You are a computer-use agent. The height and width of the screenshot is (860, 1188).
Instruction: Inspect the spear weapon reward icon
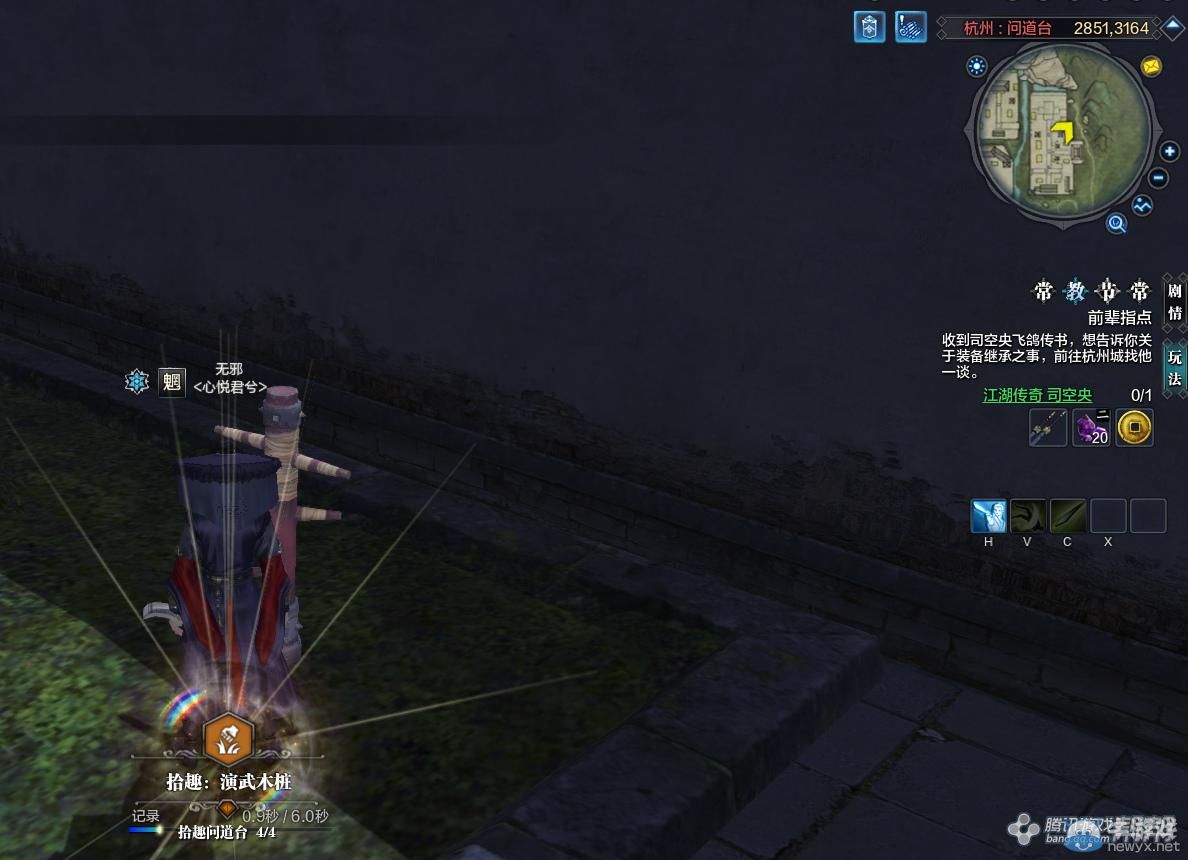[x=1048, y=428]
